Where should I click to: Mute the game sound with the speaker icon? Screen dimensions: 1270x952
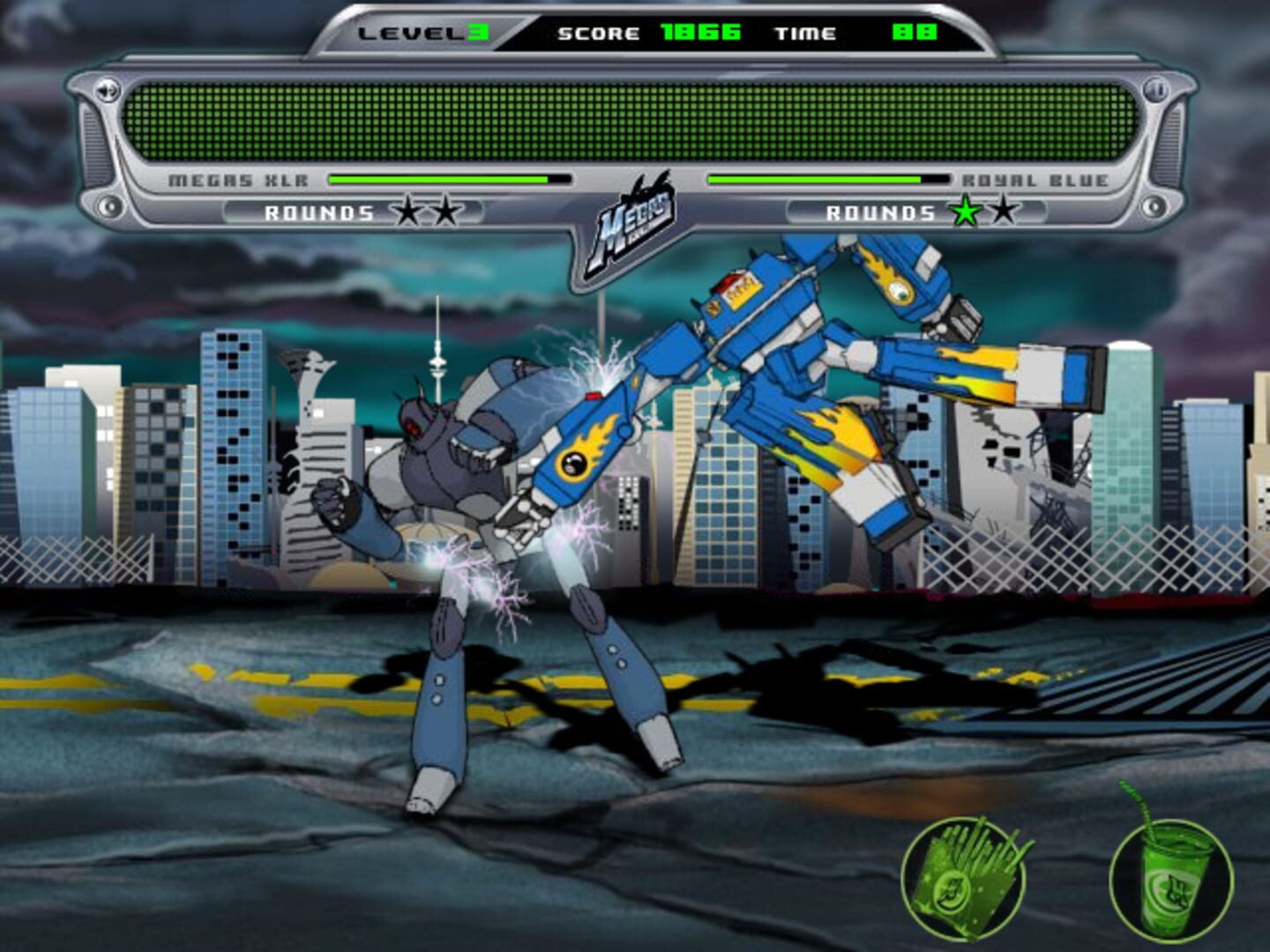pos(108,90)
